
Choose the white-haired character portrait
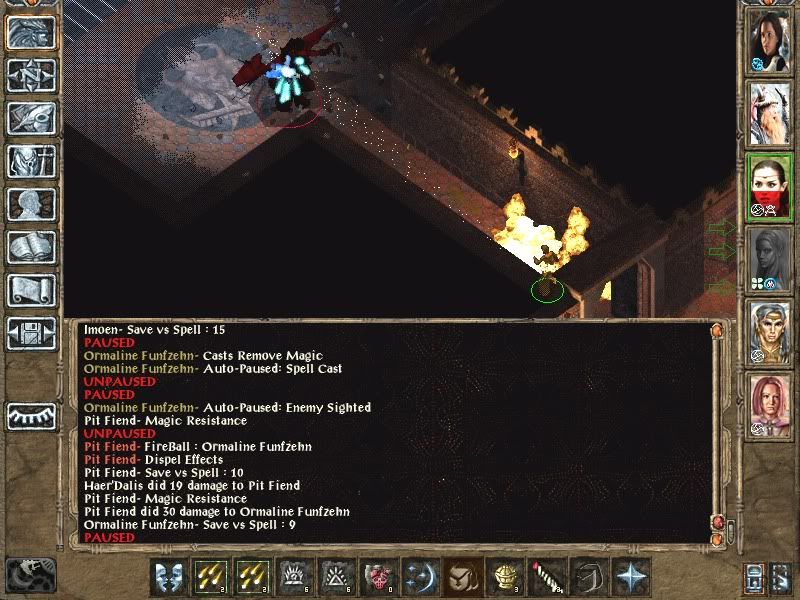pos(770,113)
